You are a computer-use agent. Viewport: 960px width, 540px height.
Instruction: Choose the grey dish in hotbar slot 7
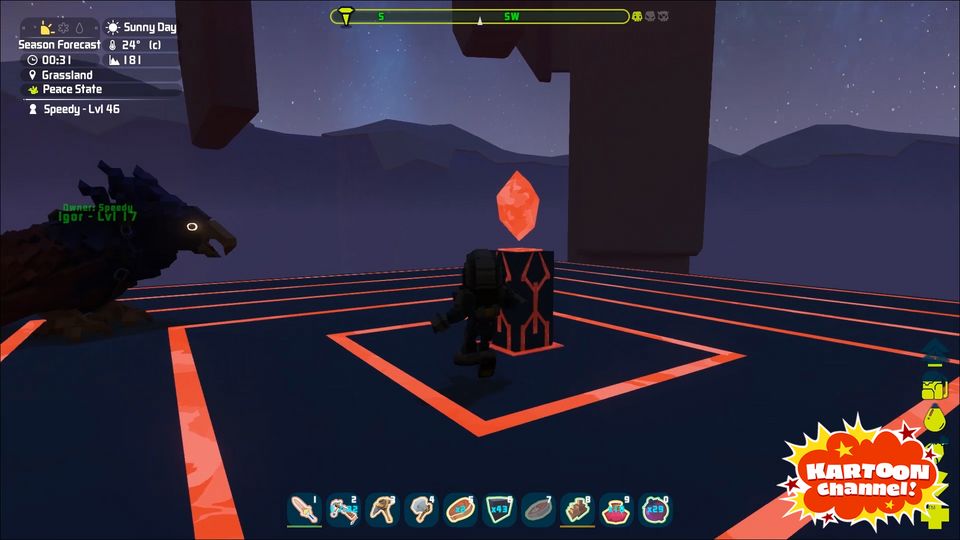(538, 509)
